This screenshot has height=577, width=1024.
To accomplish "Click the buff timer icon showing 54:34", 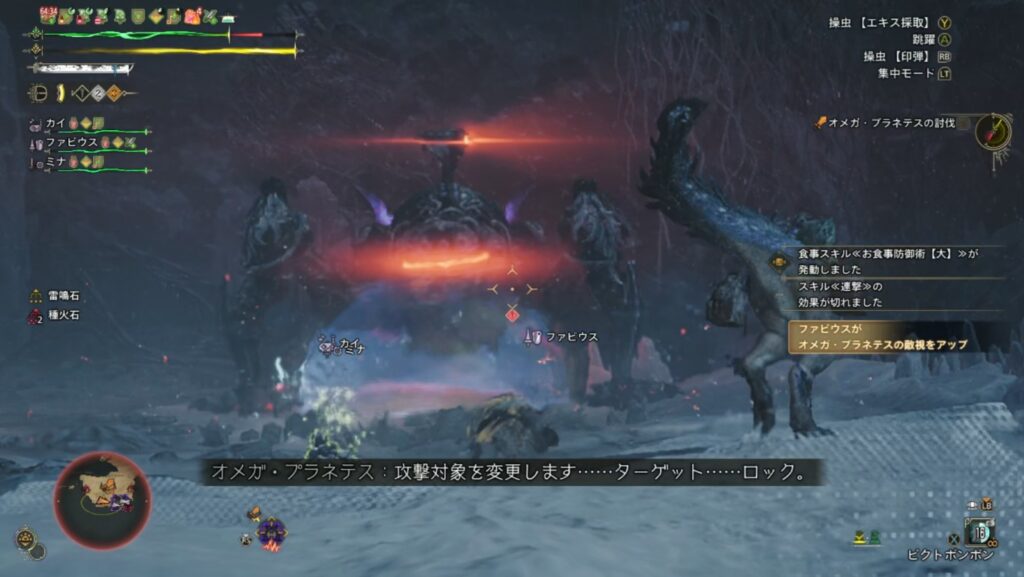I will pyautogui.click(x=48, y=15).
